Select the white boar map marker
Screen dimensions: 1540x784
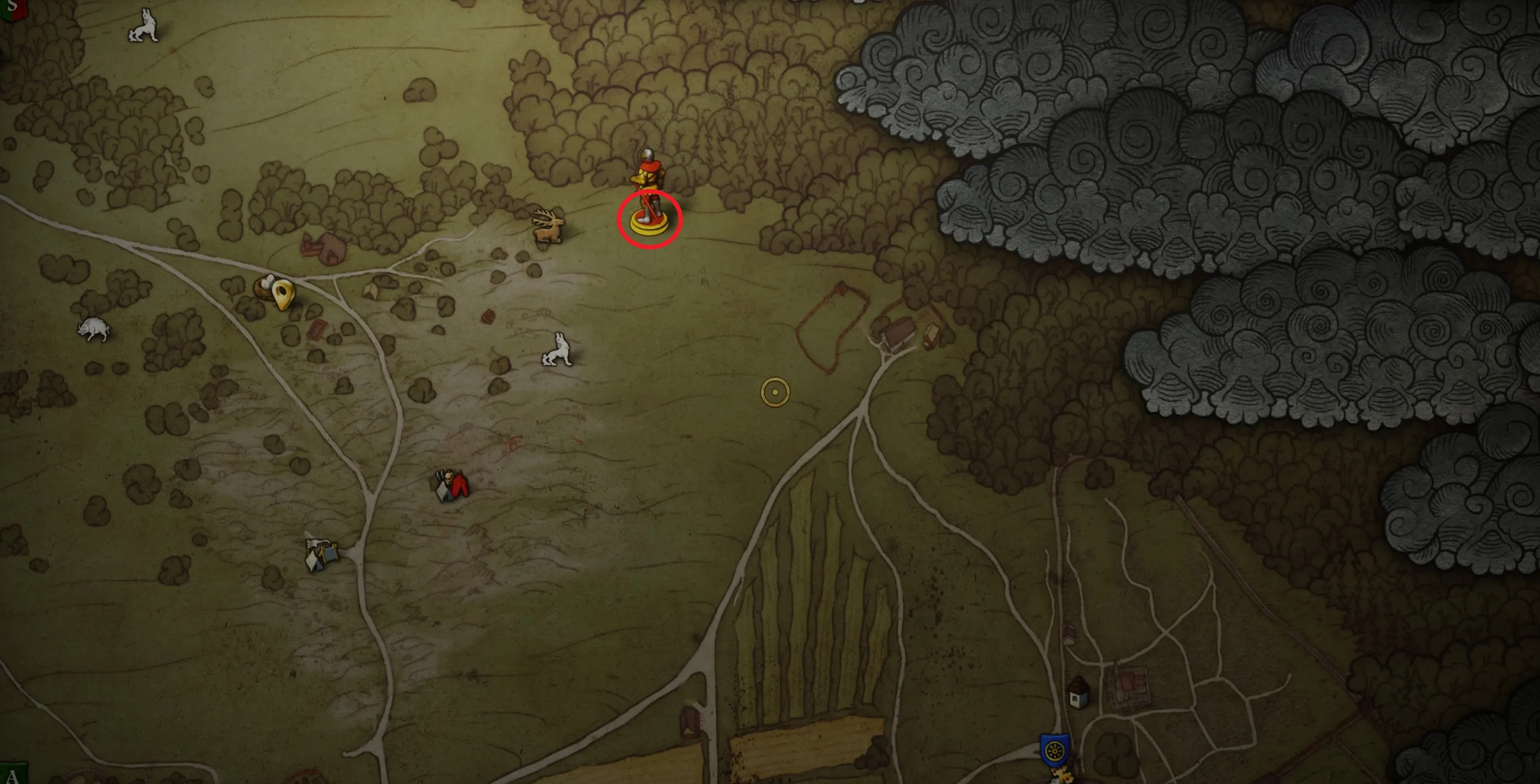click(94, 329)
